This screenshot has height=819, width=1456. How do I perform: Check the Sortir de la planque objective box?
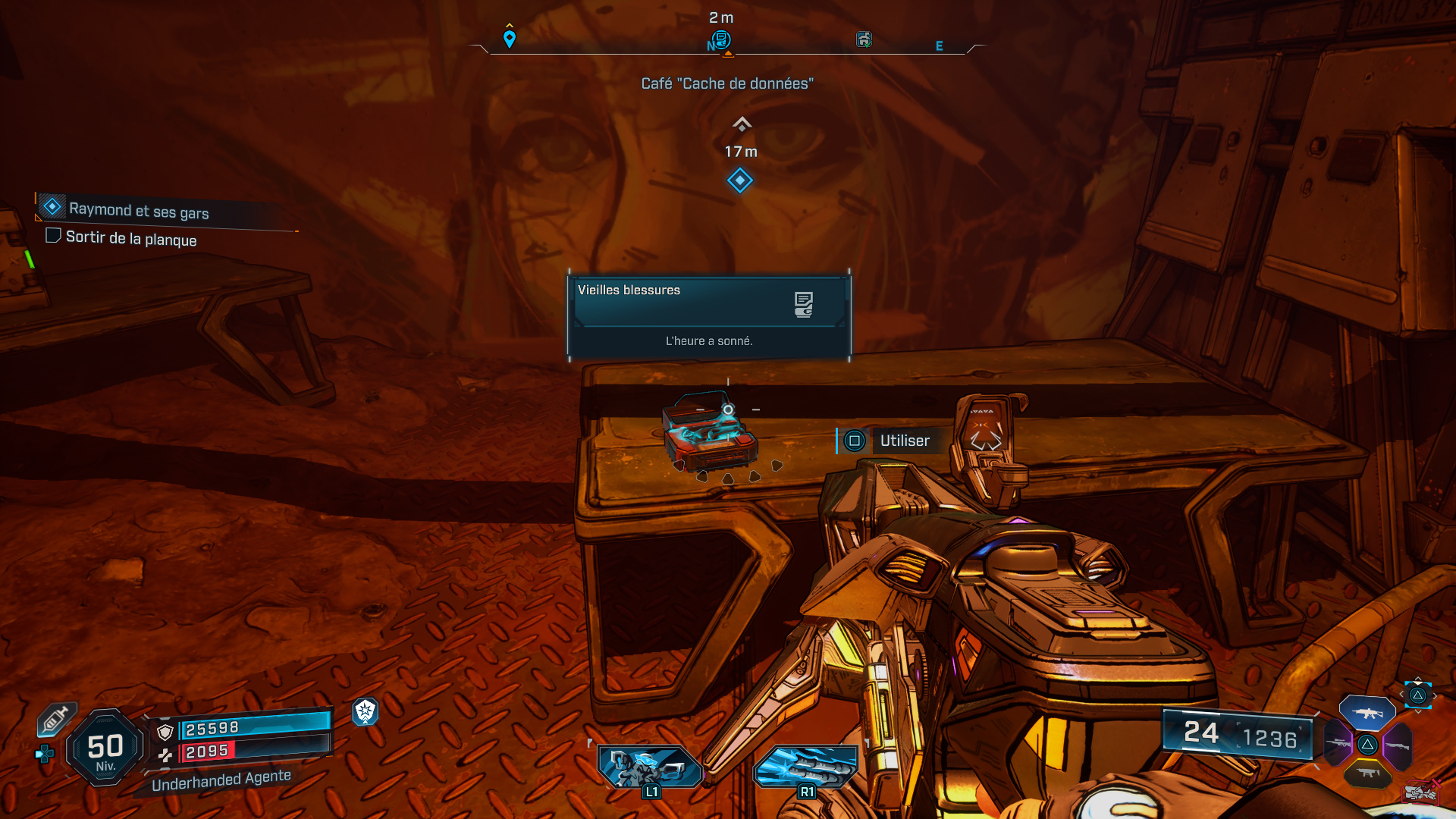point(53,236)
